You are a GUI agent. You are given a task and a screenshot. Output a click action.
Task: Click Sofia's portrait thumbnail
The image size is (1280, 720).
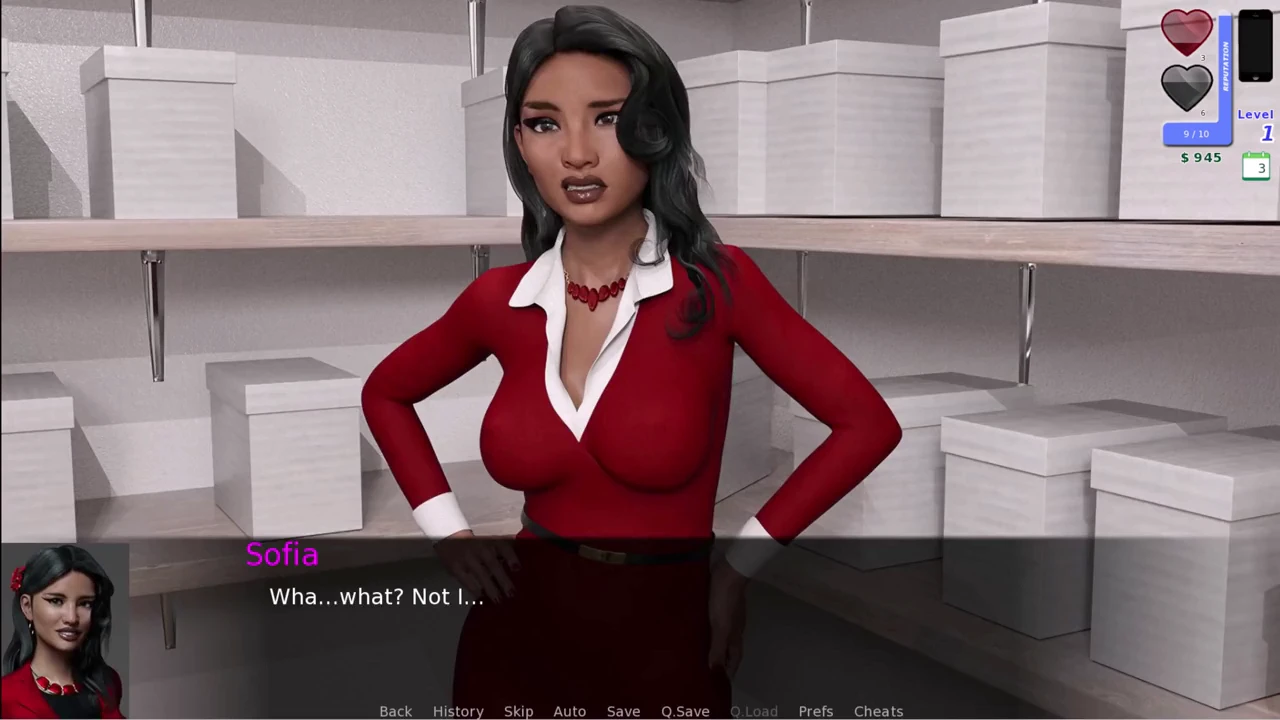pyautogui.click(x=64, y=632)
